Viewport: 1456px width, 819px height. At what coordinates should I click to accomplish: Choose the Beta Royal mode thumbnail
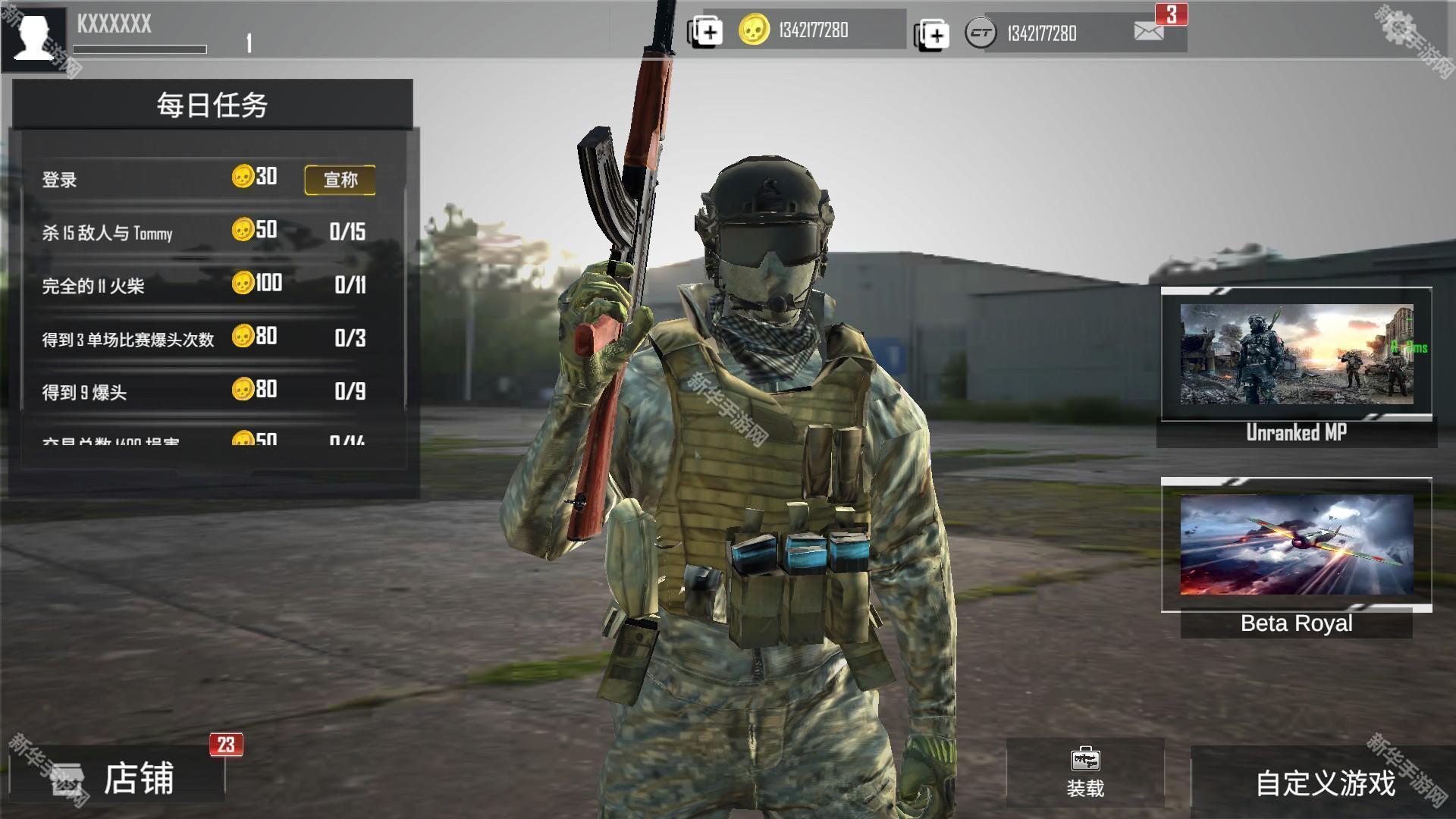pyautogui.click(x=1296, y=544)
